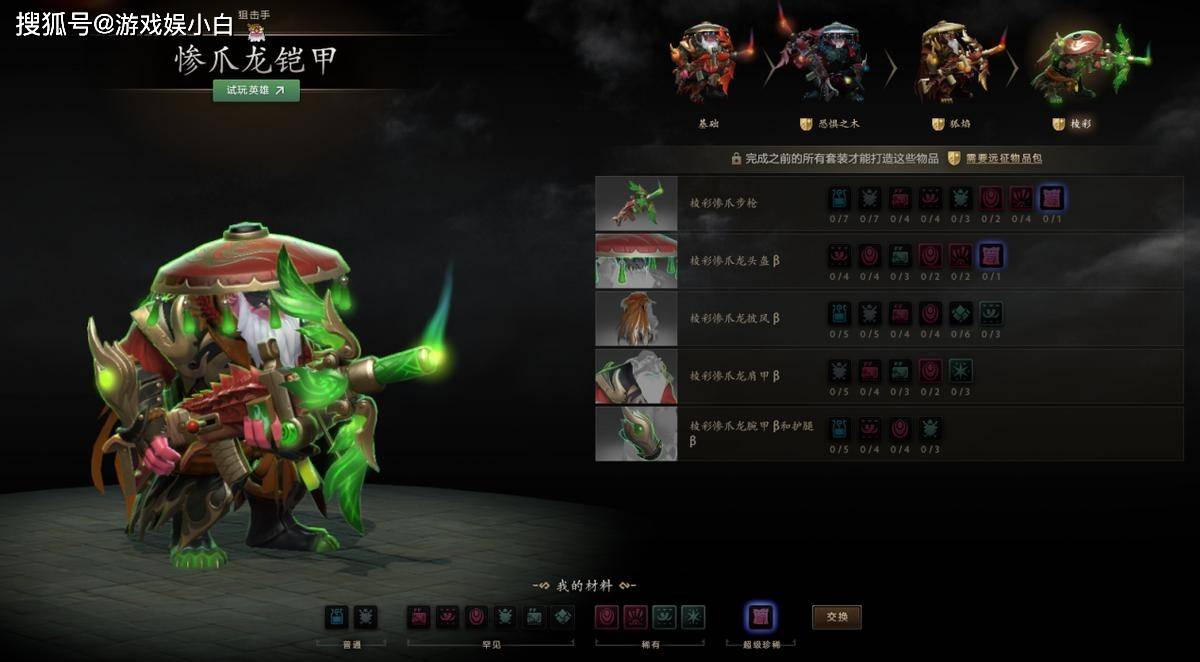
Task: Click the glowing purple material in the rifle recipe
Action: tap(1052, 198)
